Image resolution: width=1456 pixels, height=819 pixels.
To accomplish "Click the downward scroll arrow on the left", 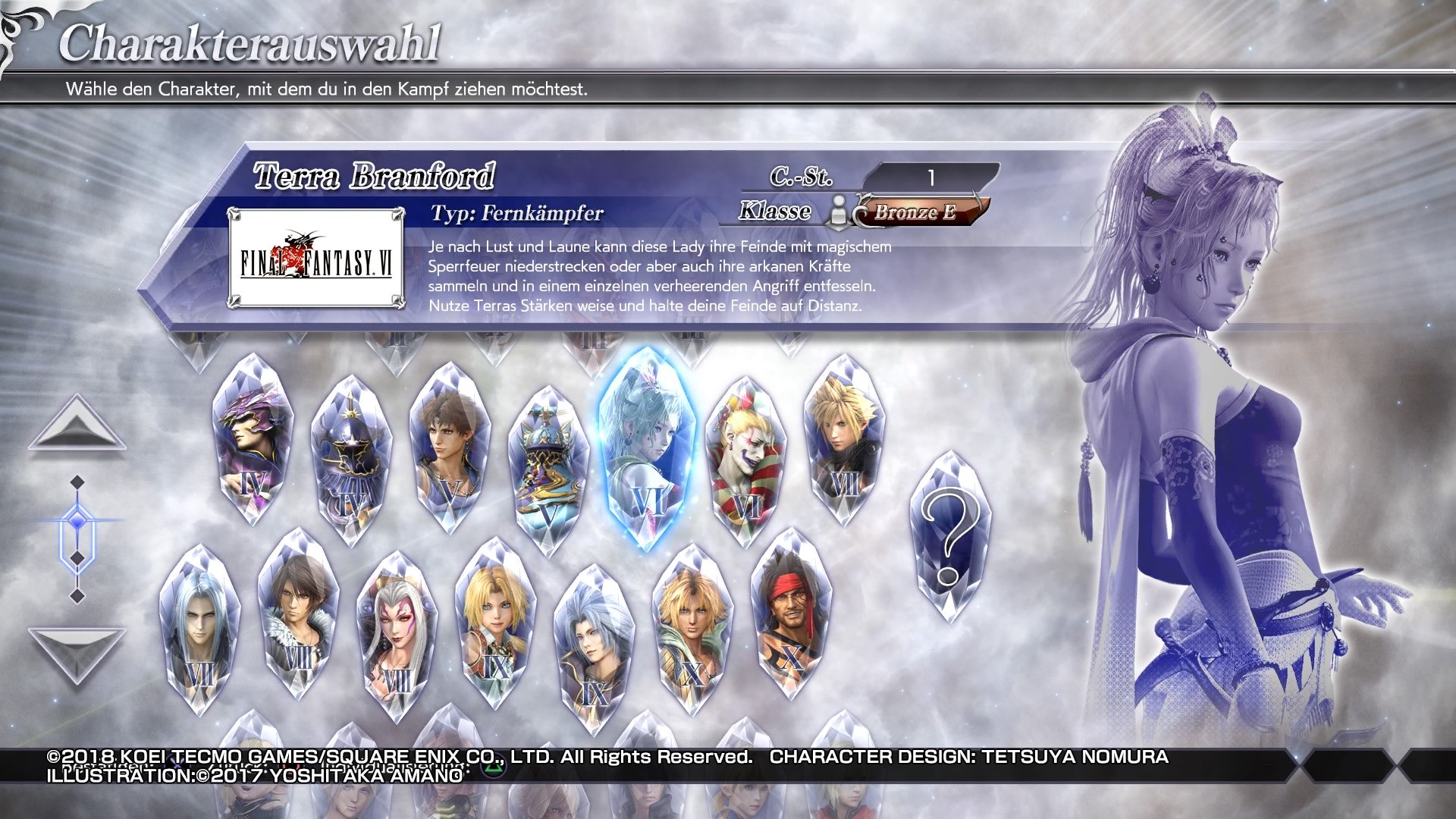I will tap(76, 648).
